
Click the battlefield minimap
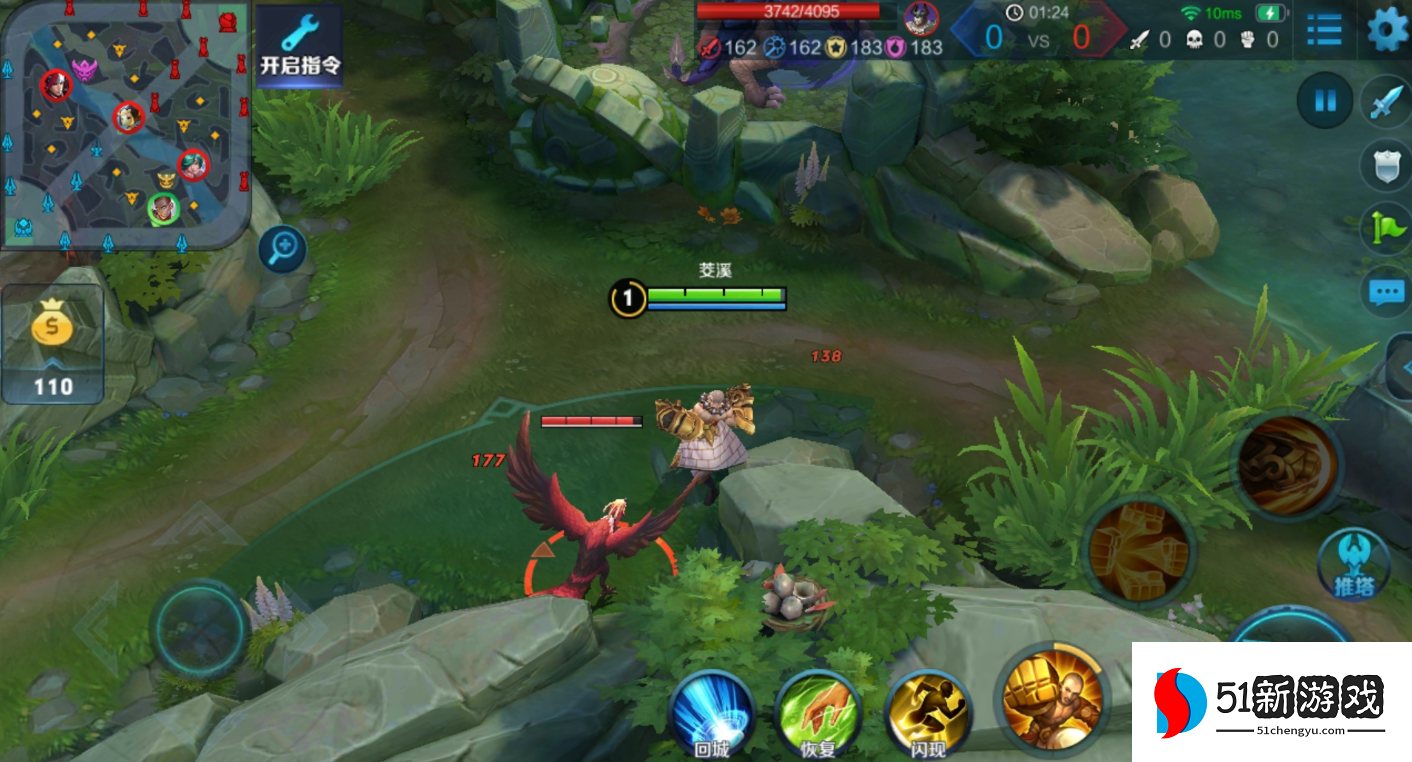(x=124, y=126)
